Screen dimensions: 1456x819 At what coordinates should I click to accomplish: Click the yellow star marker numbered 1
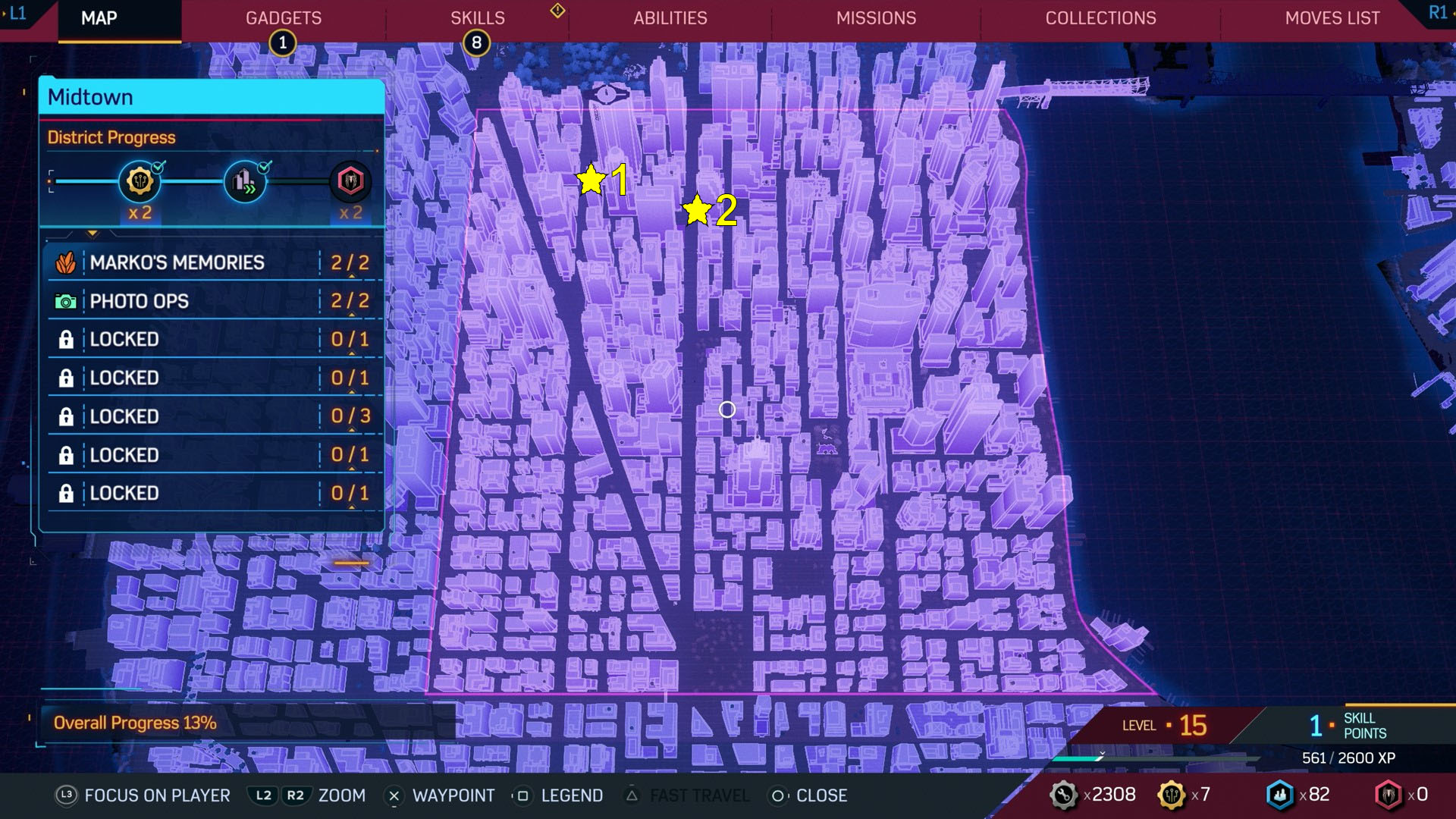tap(591, 180)
